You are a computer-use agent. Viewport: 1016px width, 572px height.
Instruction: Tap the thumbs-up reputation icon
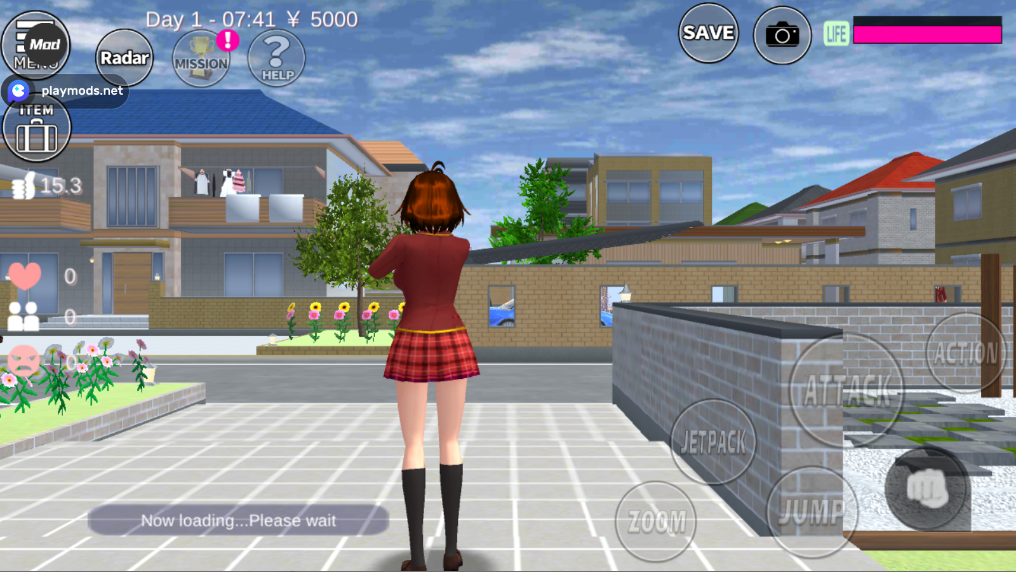[x=23, y=185]
